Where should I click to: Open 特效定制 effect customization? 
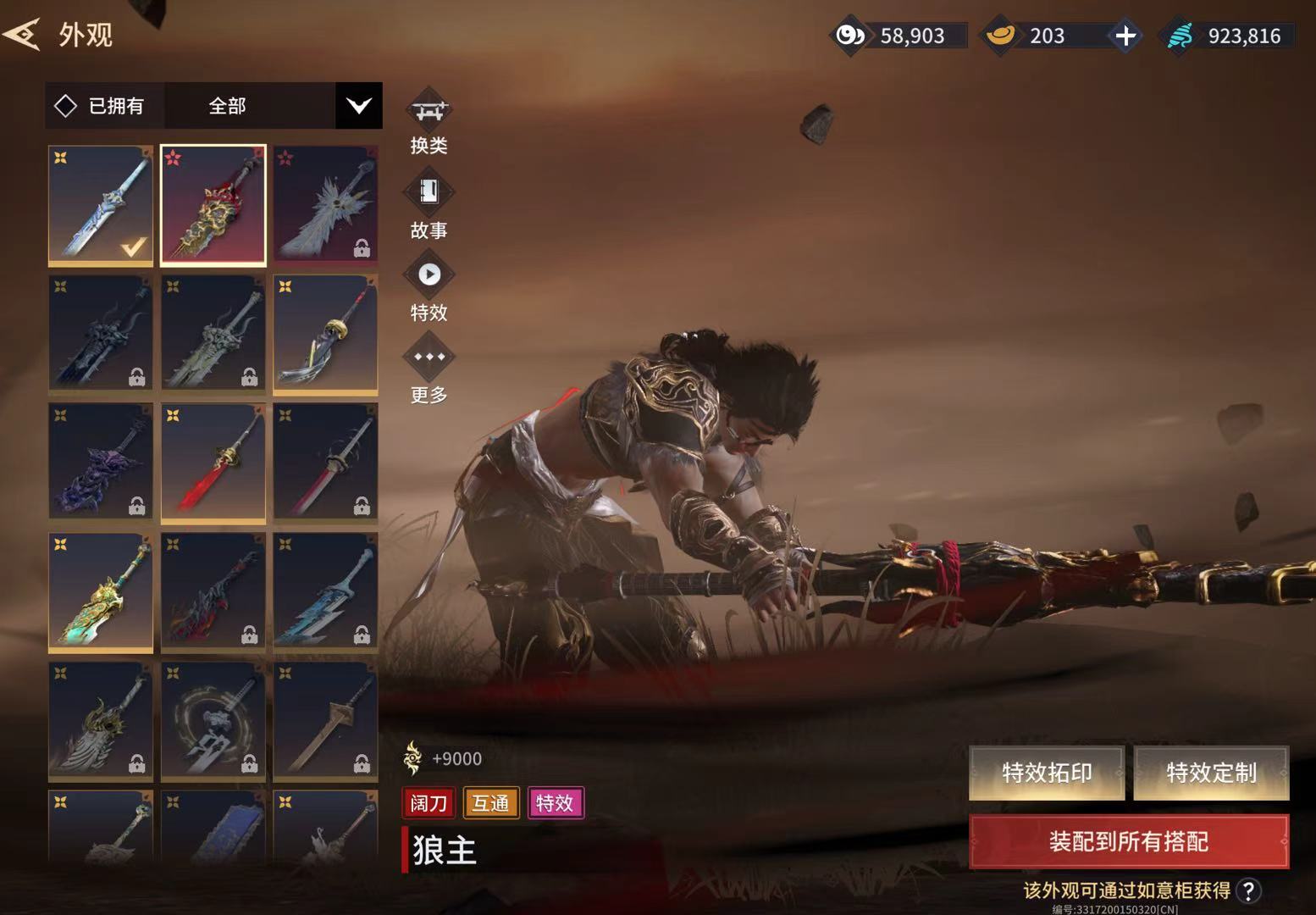[x=1211, y=773]
